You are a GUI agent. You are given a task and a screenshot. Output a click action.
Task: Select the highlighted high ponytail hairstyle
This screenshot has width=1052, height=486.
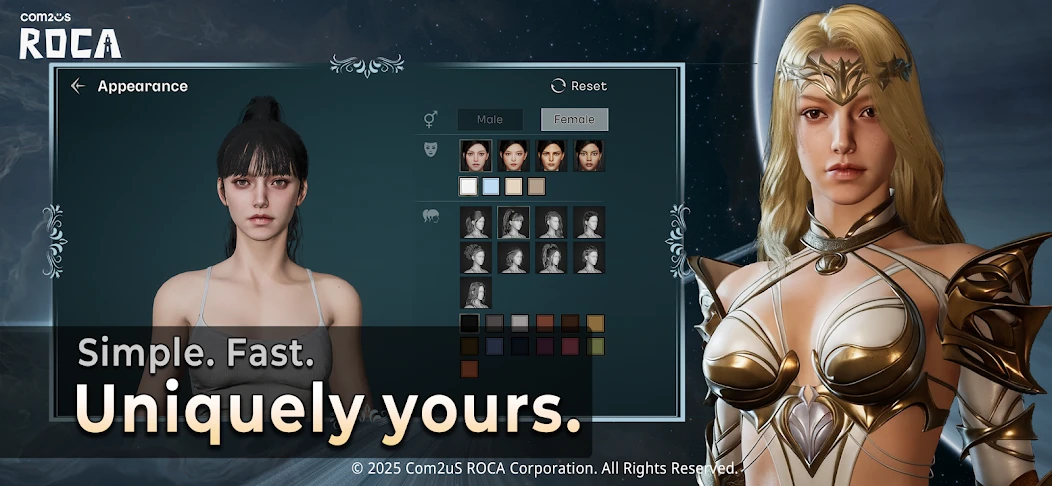(514, 222)
